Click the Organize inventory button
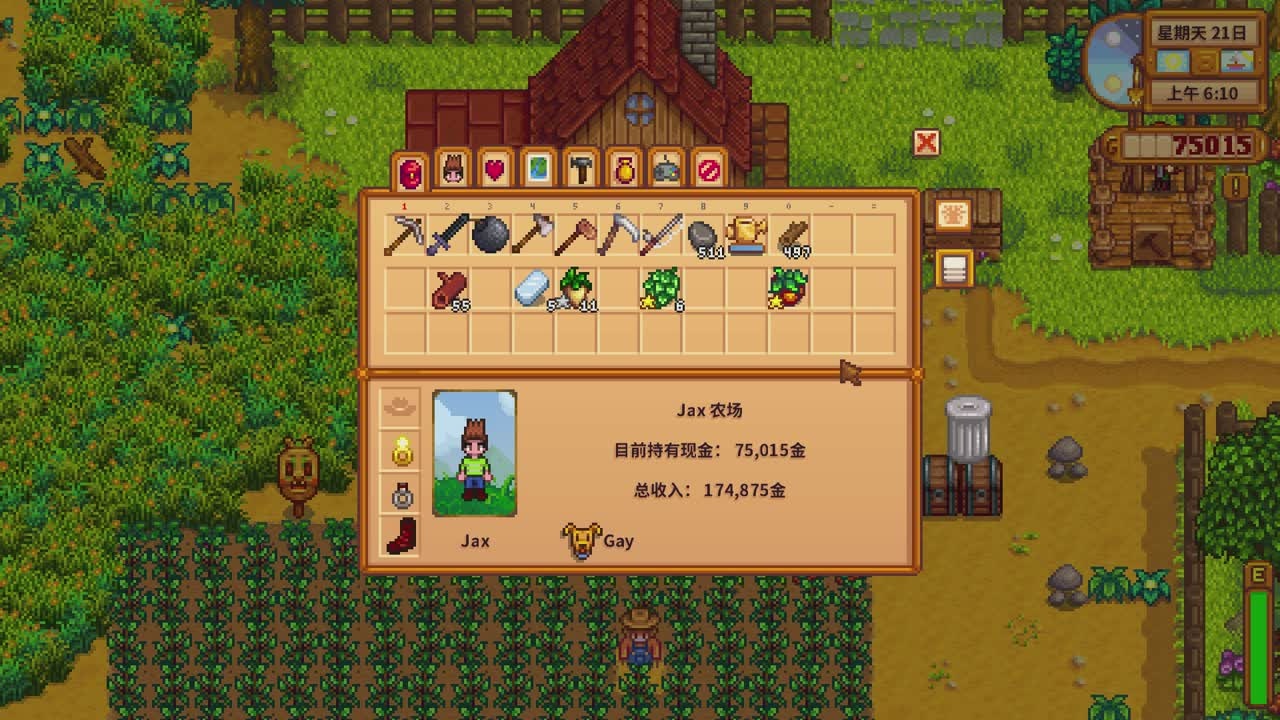 point(953,269)
